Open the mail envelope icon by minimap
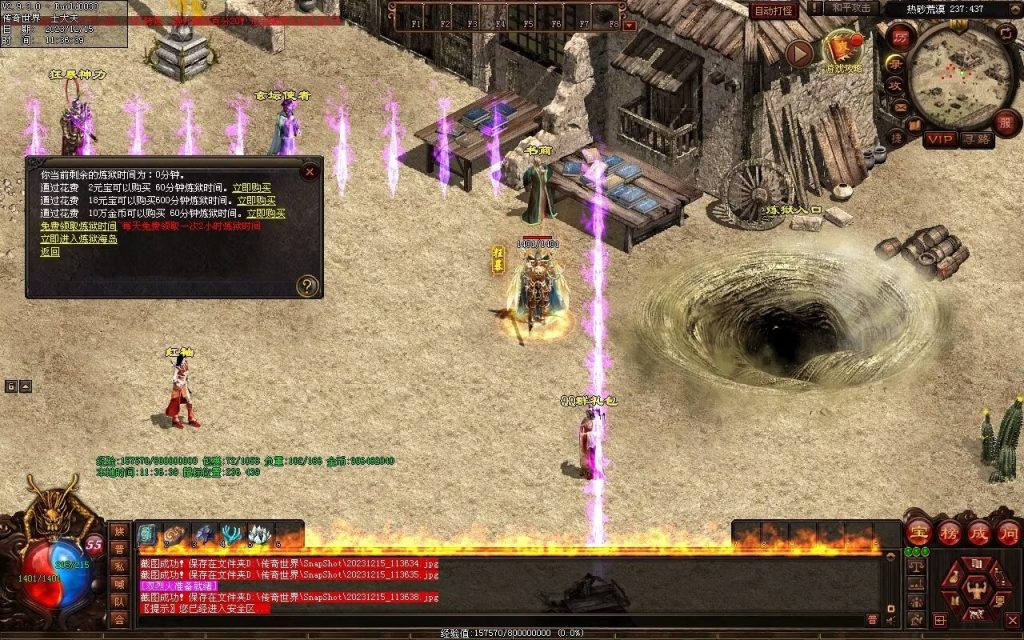The height and width of the screenshot is (640, 1024). [900, 106]
